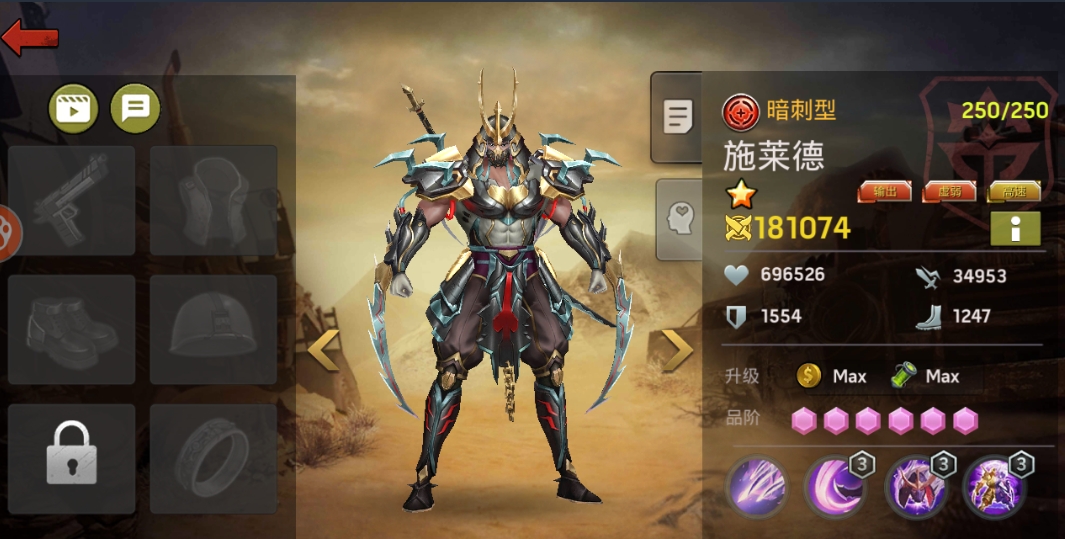Show the next hero with right arrow

tap(677, 350)
